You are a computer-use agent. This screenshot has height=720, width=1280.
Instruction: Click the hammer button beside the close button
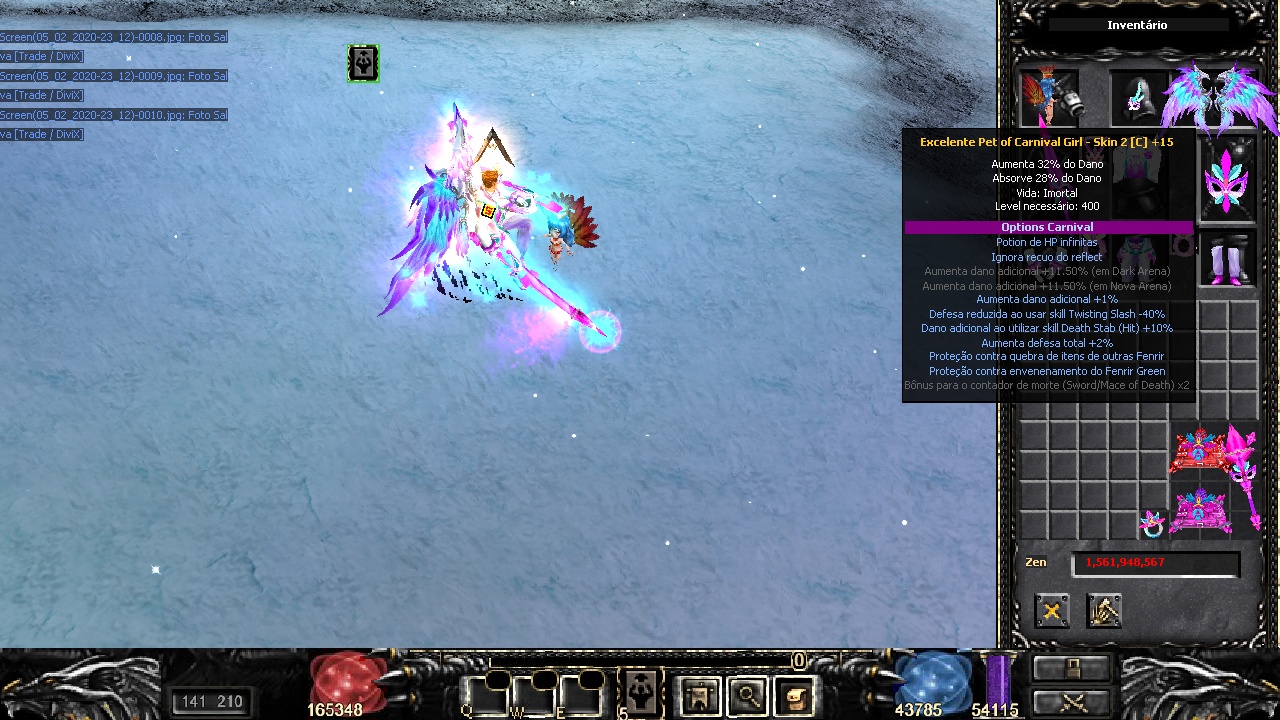tap(1104, 610)
